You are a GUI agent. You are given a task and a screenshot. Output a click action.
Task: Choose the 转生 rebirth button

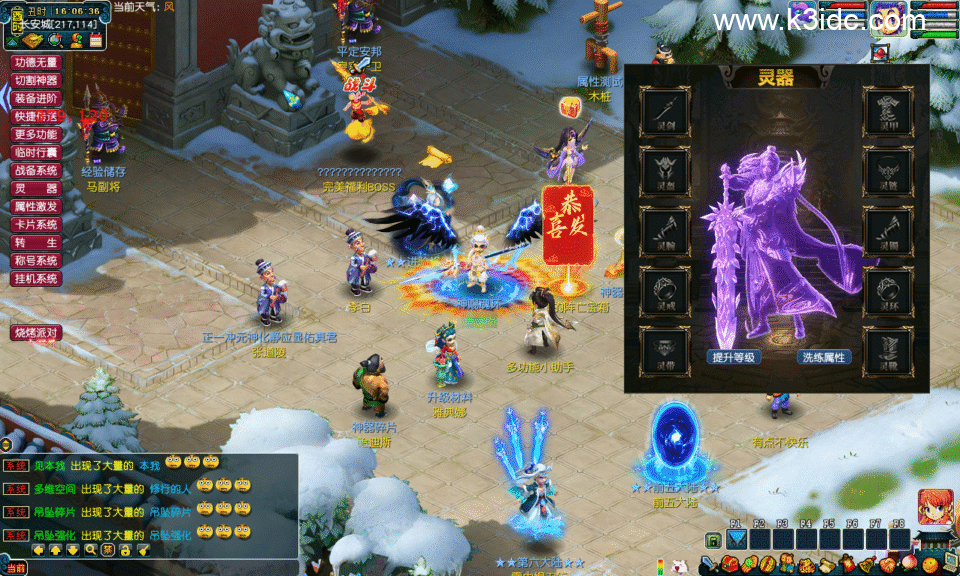(x=37, y=242)
